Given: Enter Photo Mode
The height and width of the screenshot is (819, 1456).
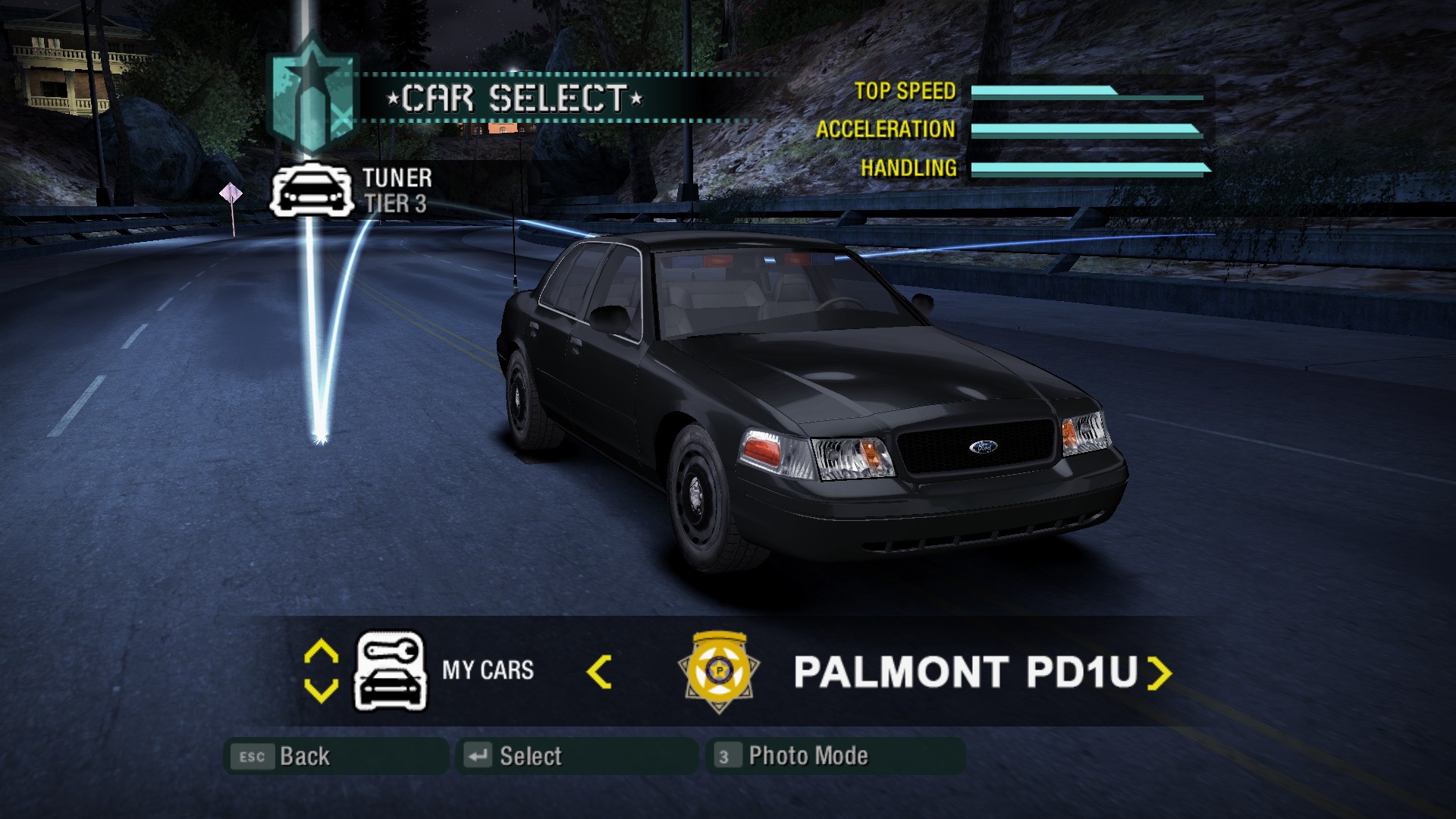Looking at the screenshot, I should [x=834, y=756].
